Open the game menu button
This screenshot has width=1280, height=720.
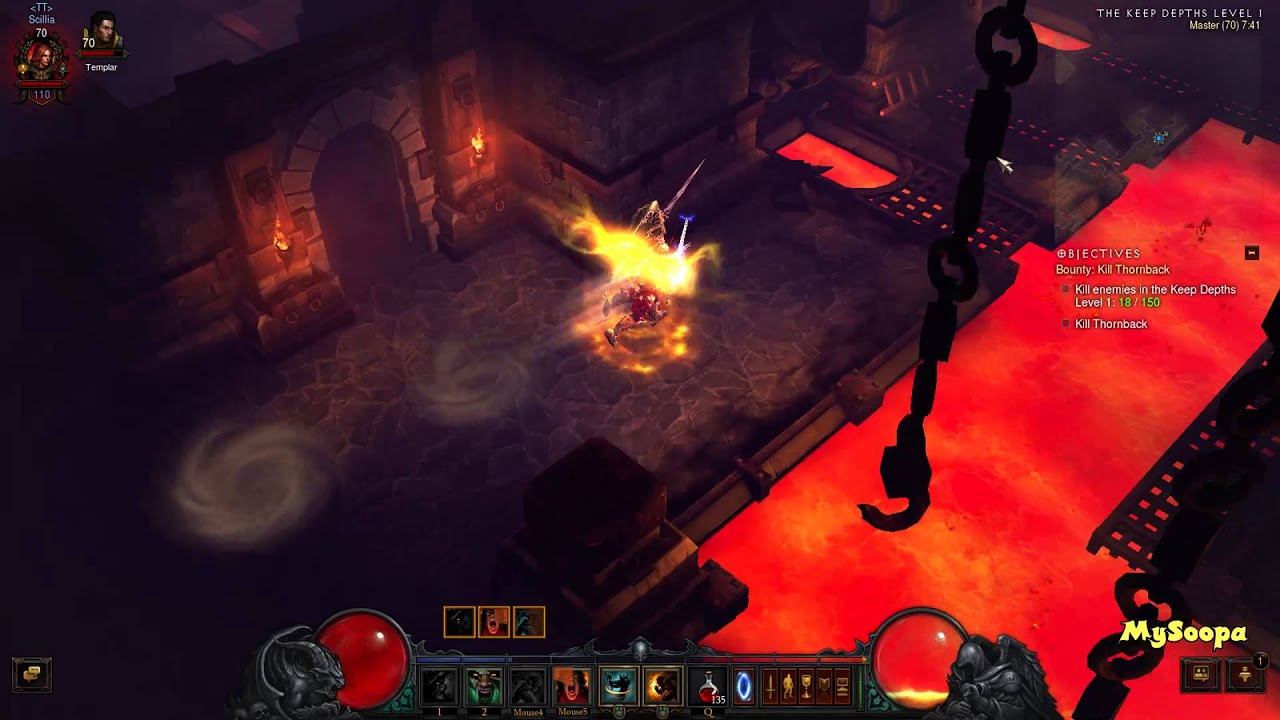pos(842,687)
